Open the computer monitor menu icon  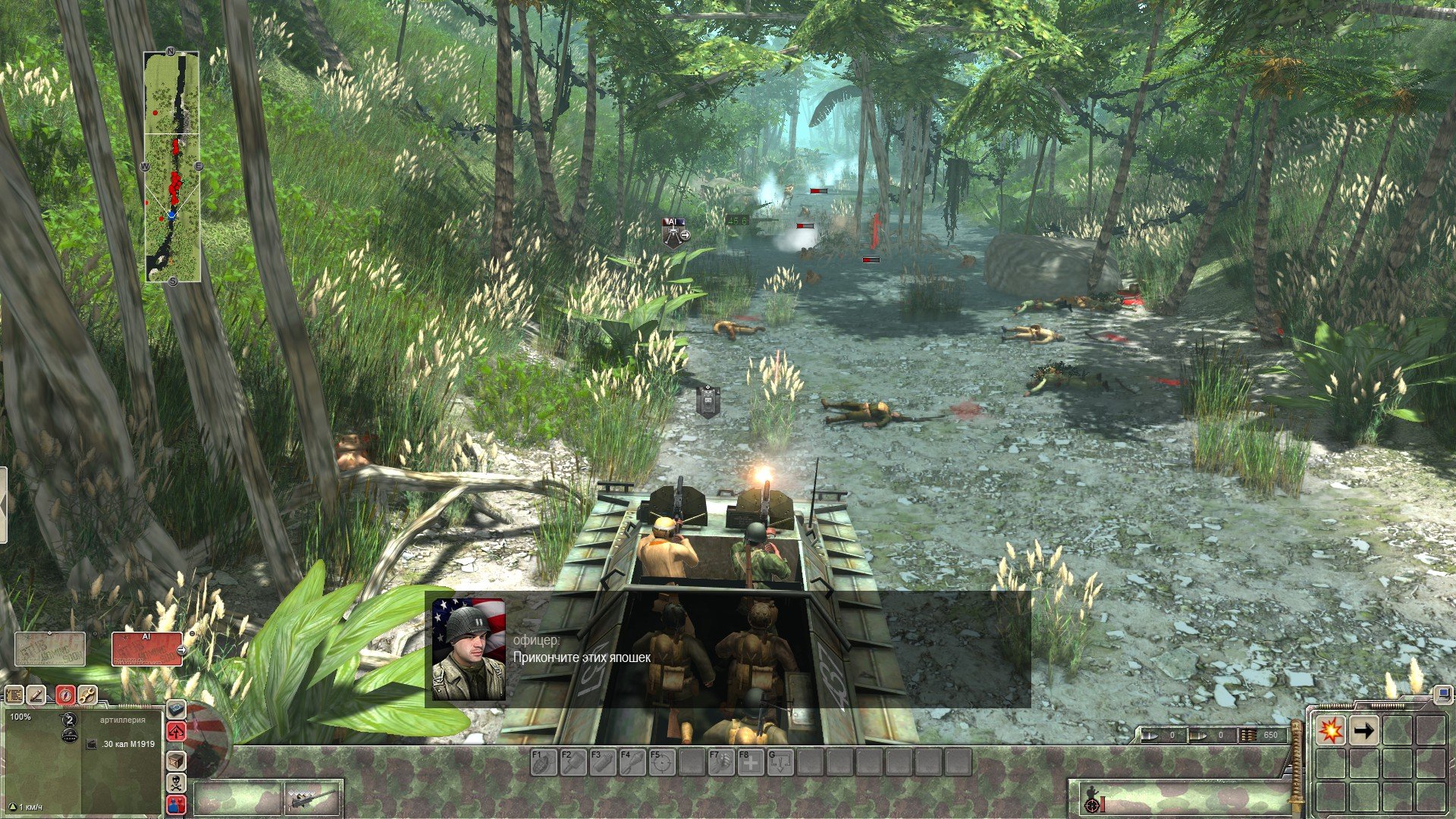pos(1442,693)
